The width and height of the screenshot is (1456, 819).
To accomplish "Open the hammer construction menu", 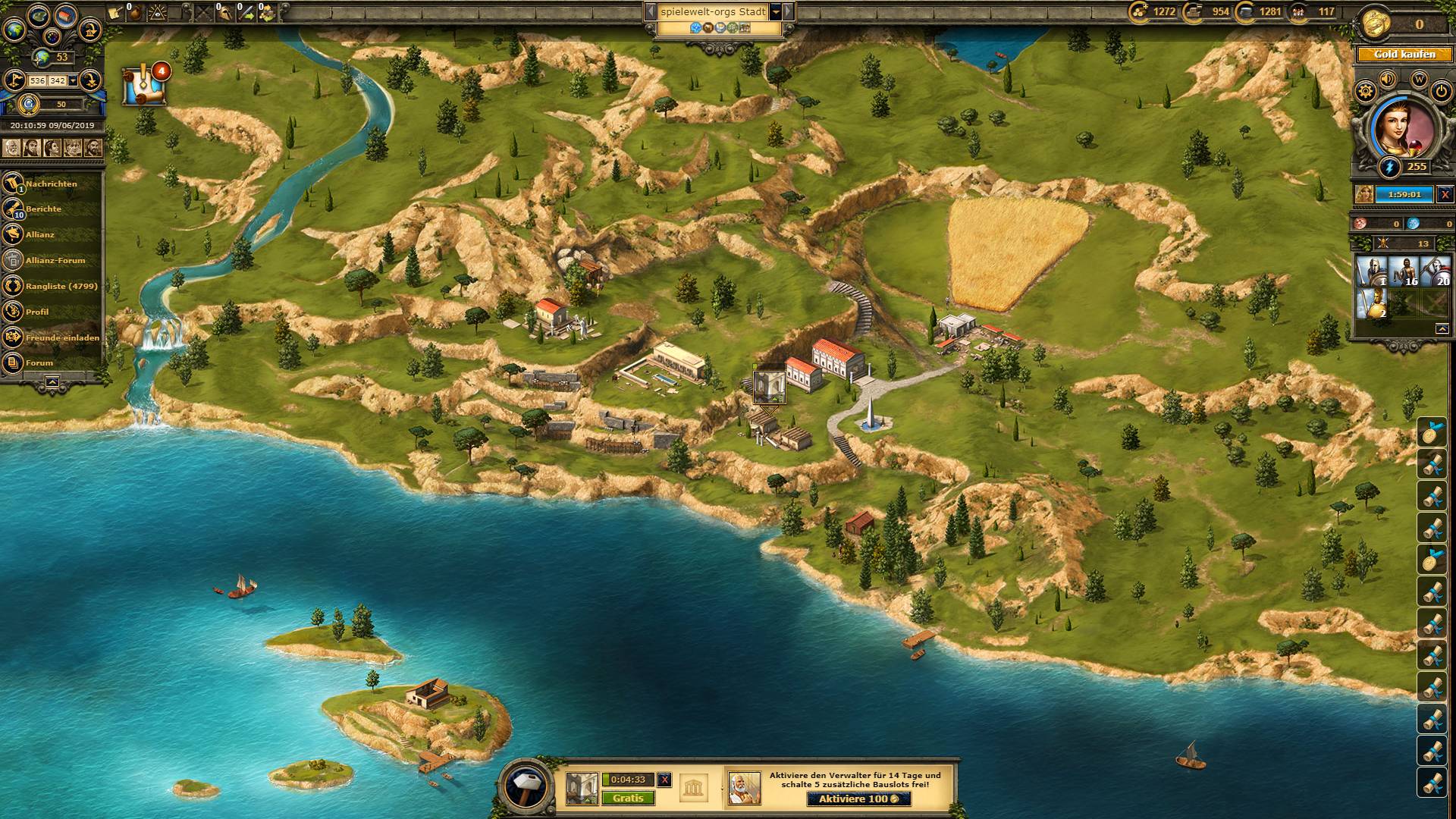I will [x=526, y=784].
